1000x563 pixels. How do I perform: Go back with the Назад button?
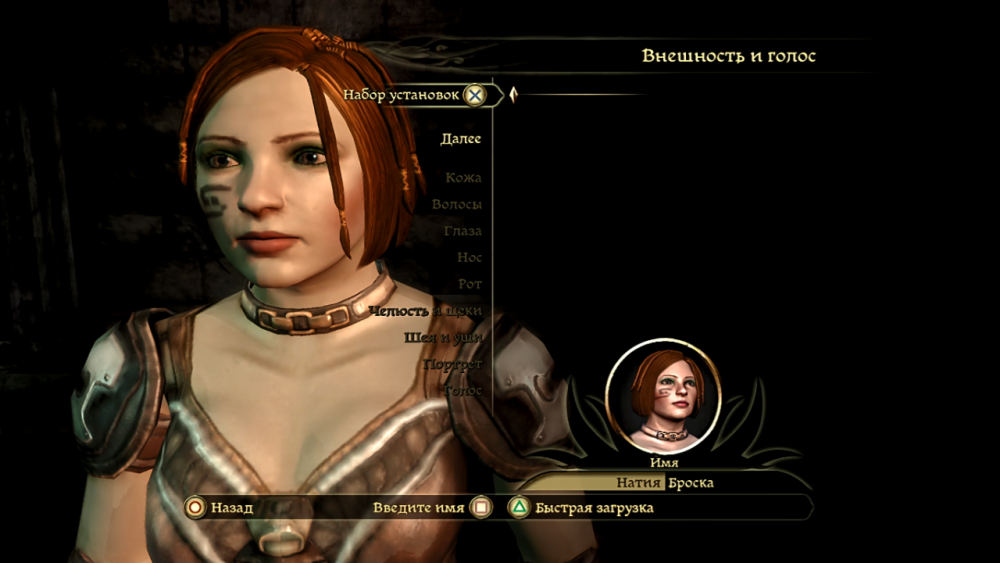point(220,508)
